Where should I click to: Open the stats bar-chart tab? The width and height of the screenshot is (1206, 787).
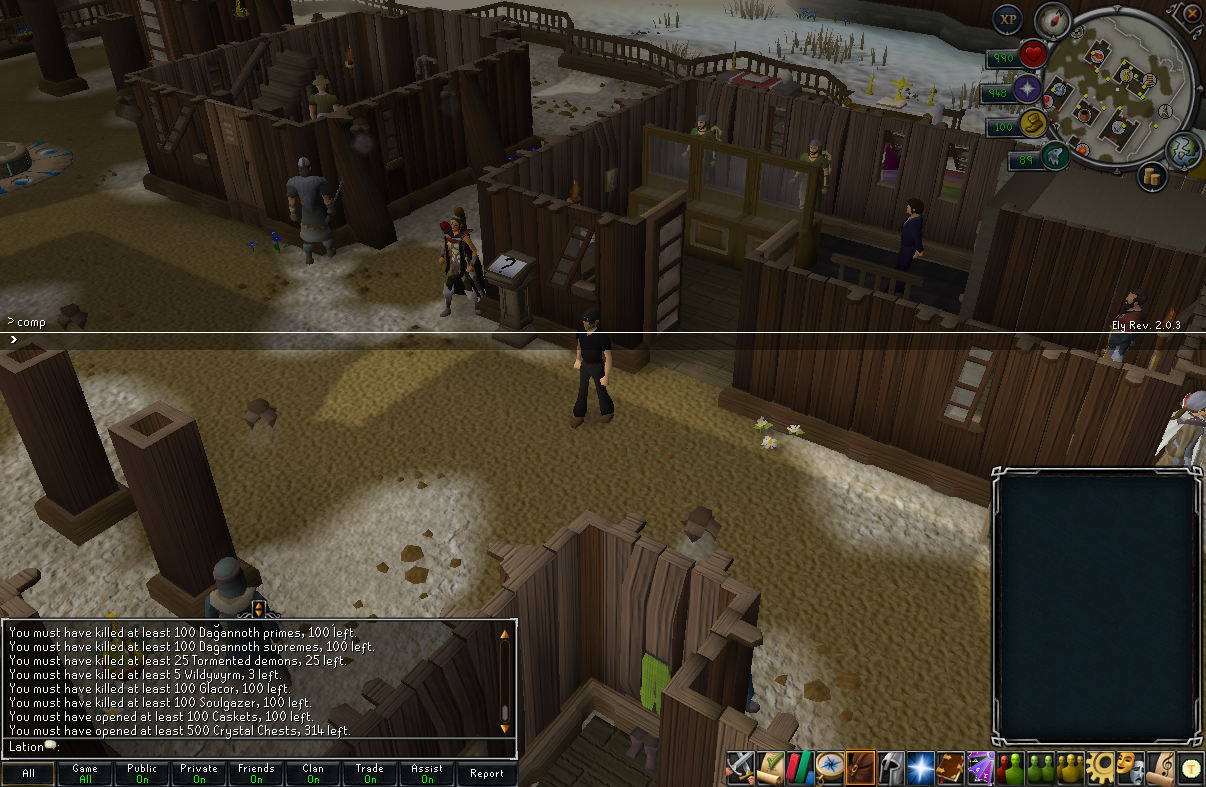pyautogui.click(x=800, y=767)
